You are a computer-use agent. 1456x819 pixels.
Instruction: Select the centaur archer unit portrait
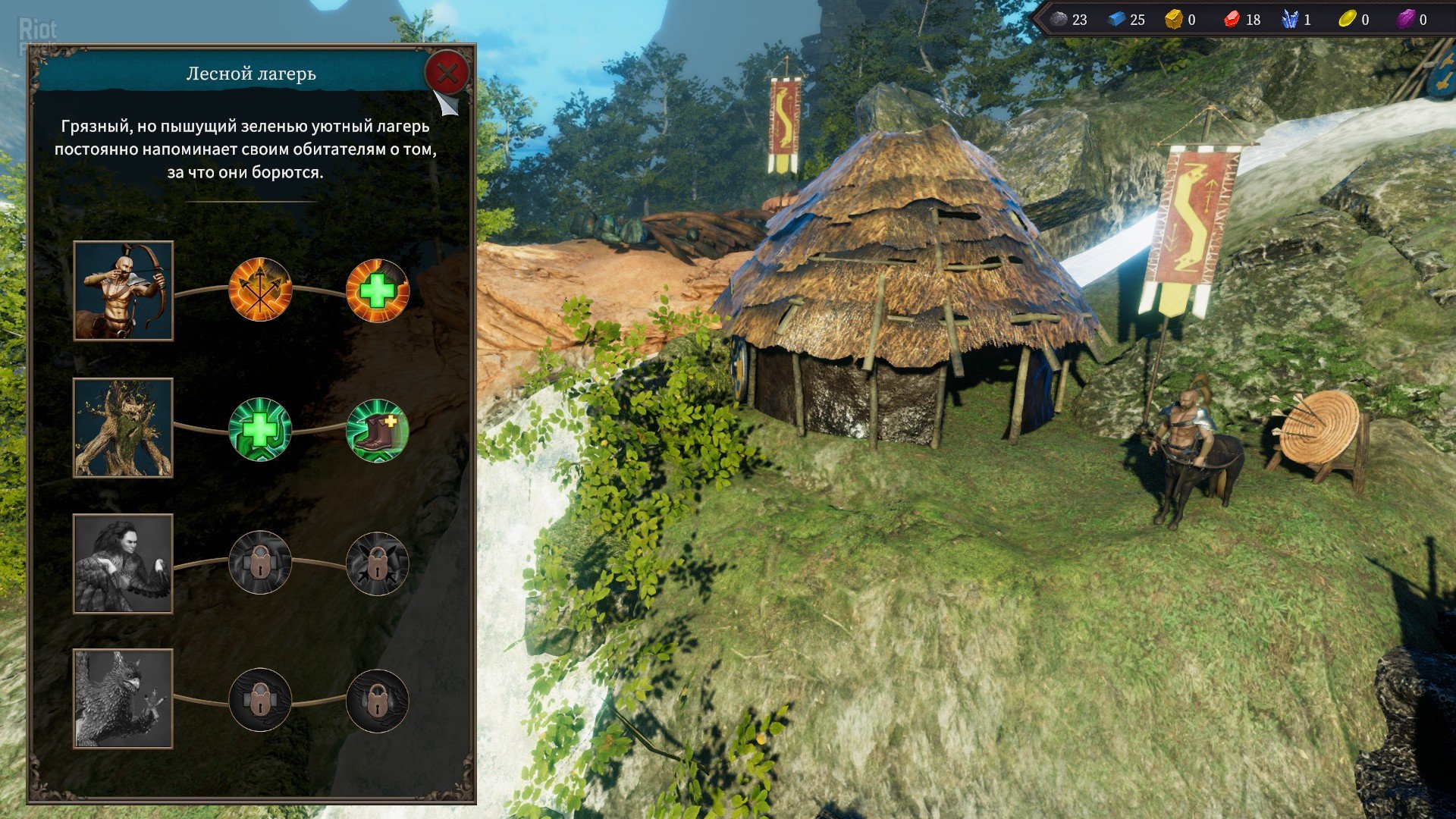point(124,291)
